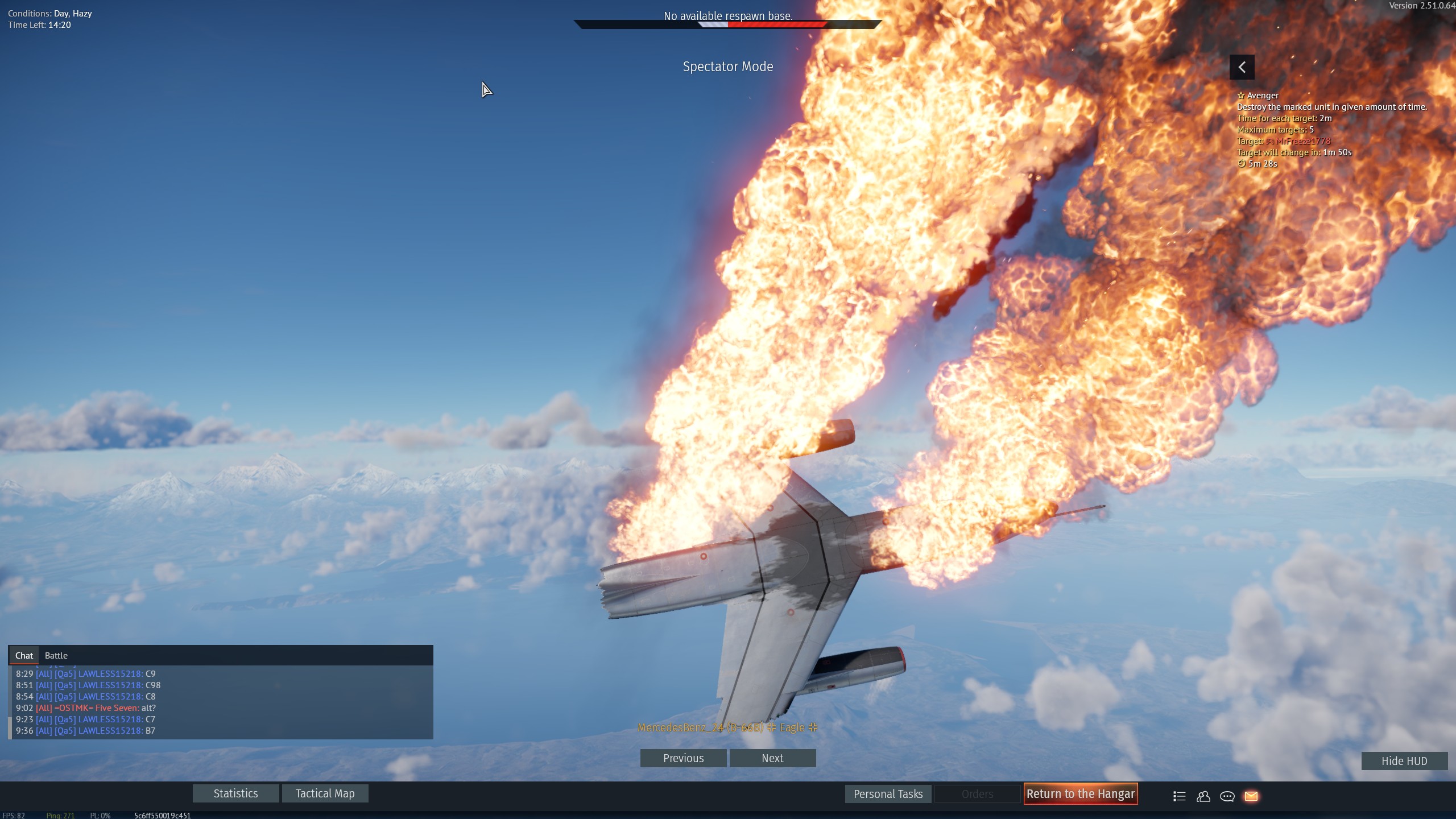Return to the Hangar
This screenshot has height=819, width=1456.
click(1080, 794)
